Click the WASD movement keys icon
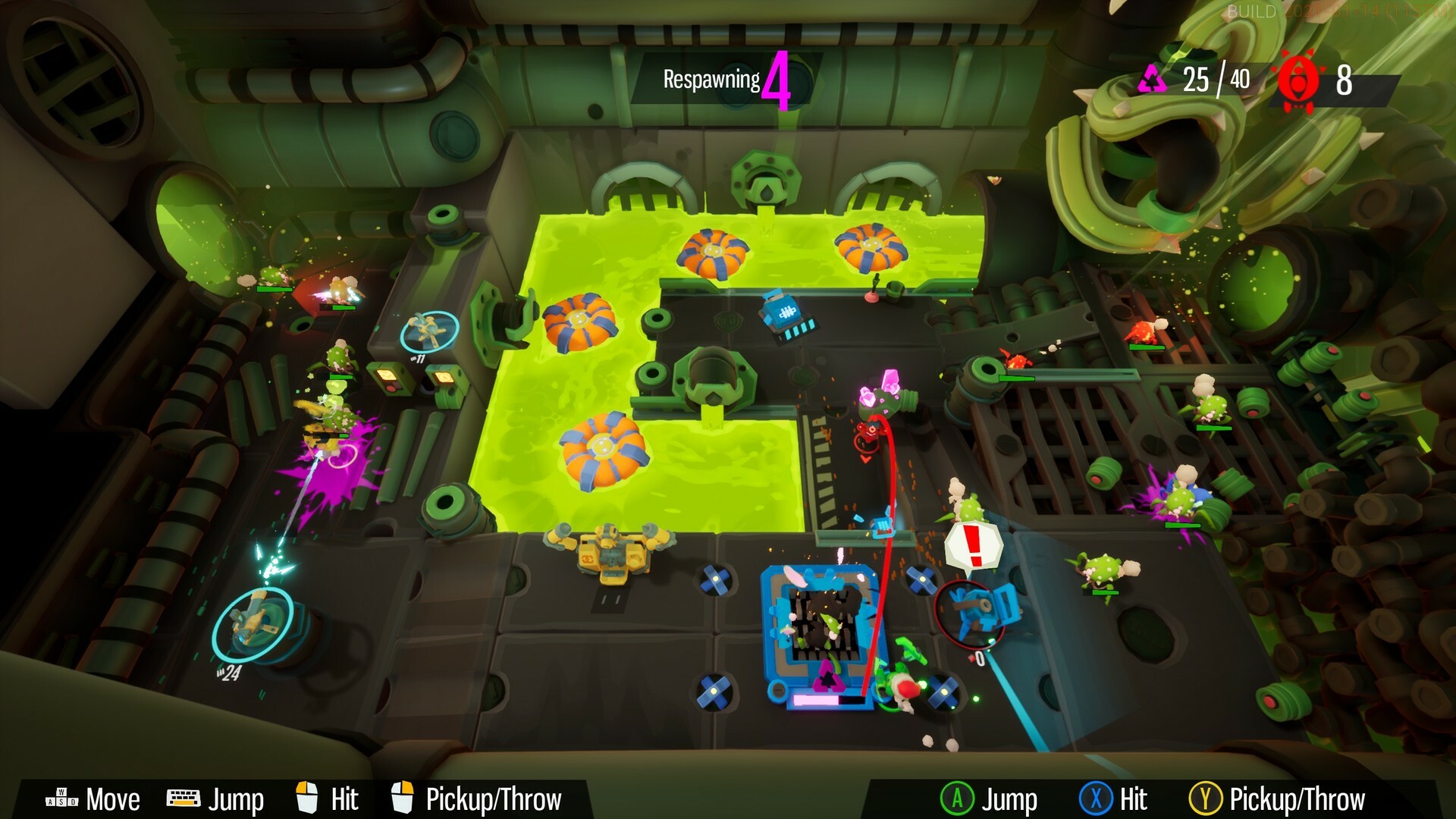The width and height of the screenshot is (1456, 819). pos(63,799)
